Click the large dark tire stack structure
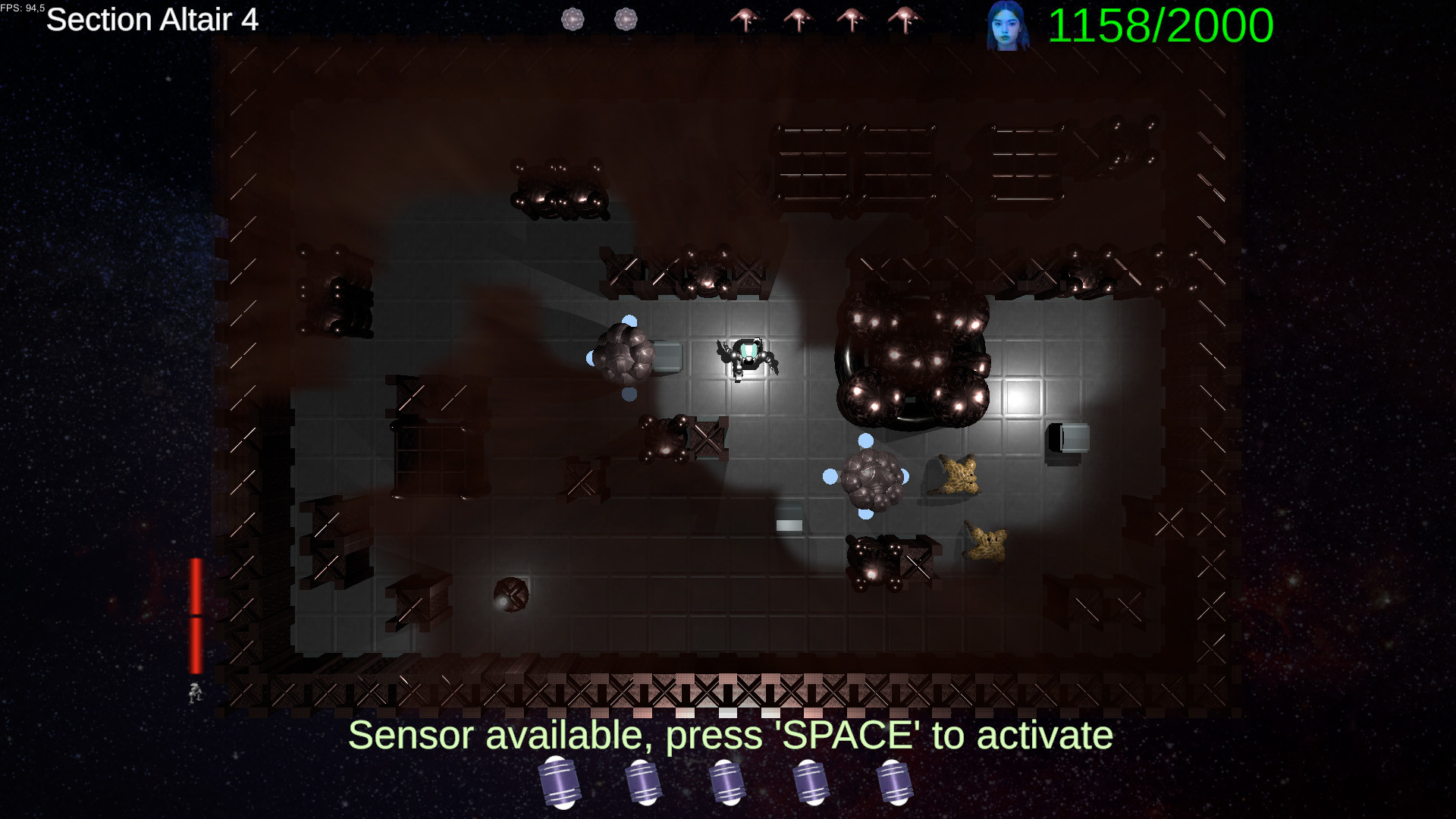Image resolution: width=1456 pixels, height=819 pixels. tap(910, 356)
